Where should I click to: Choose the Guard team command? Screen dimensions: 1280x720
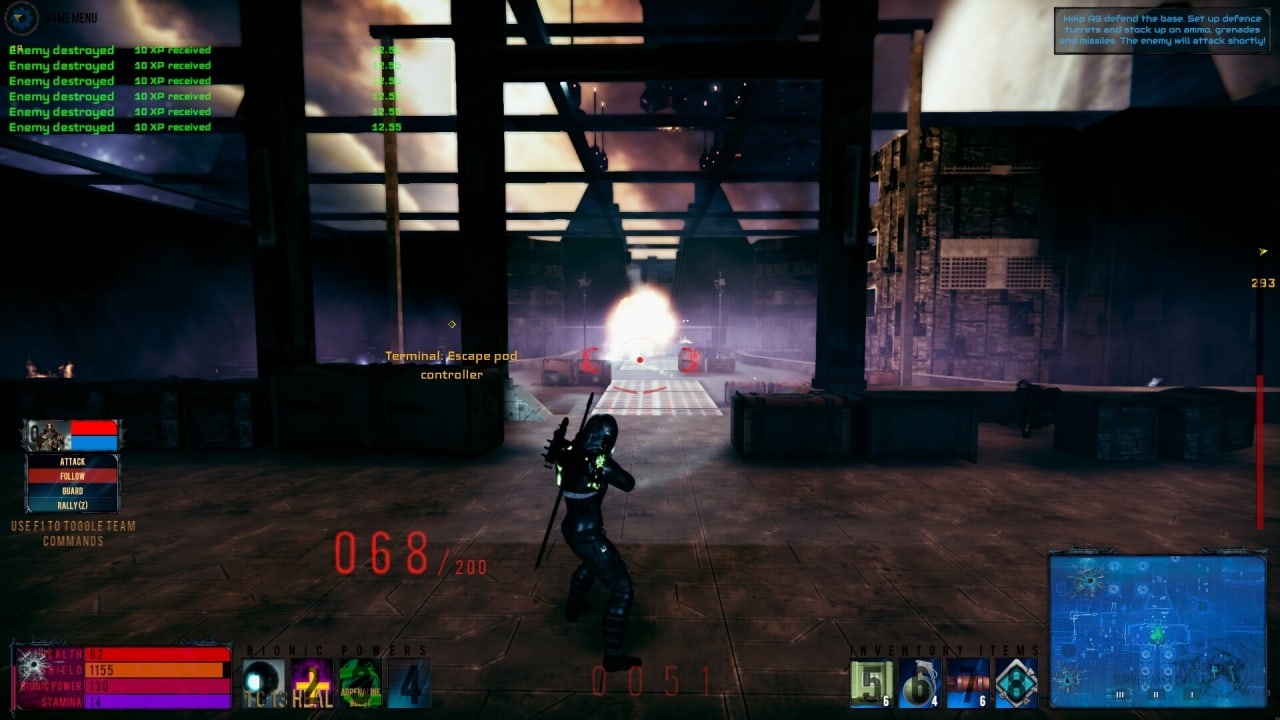(x=72, y=491)
